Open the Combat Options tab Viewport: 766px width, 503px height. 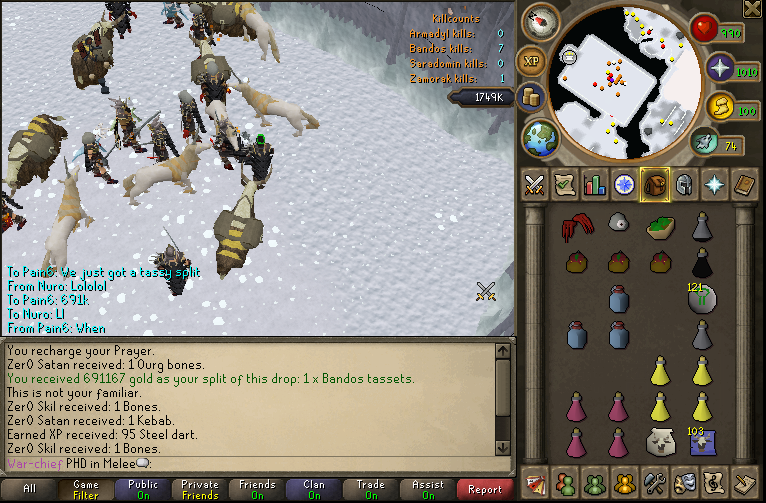coord(534,184)
